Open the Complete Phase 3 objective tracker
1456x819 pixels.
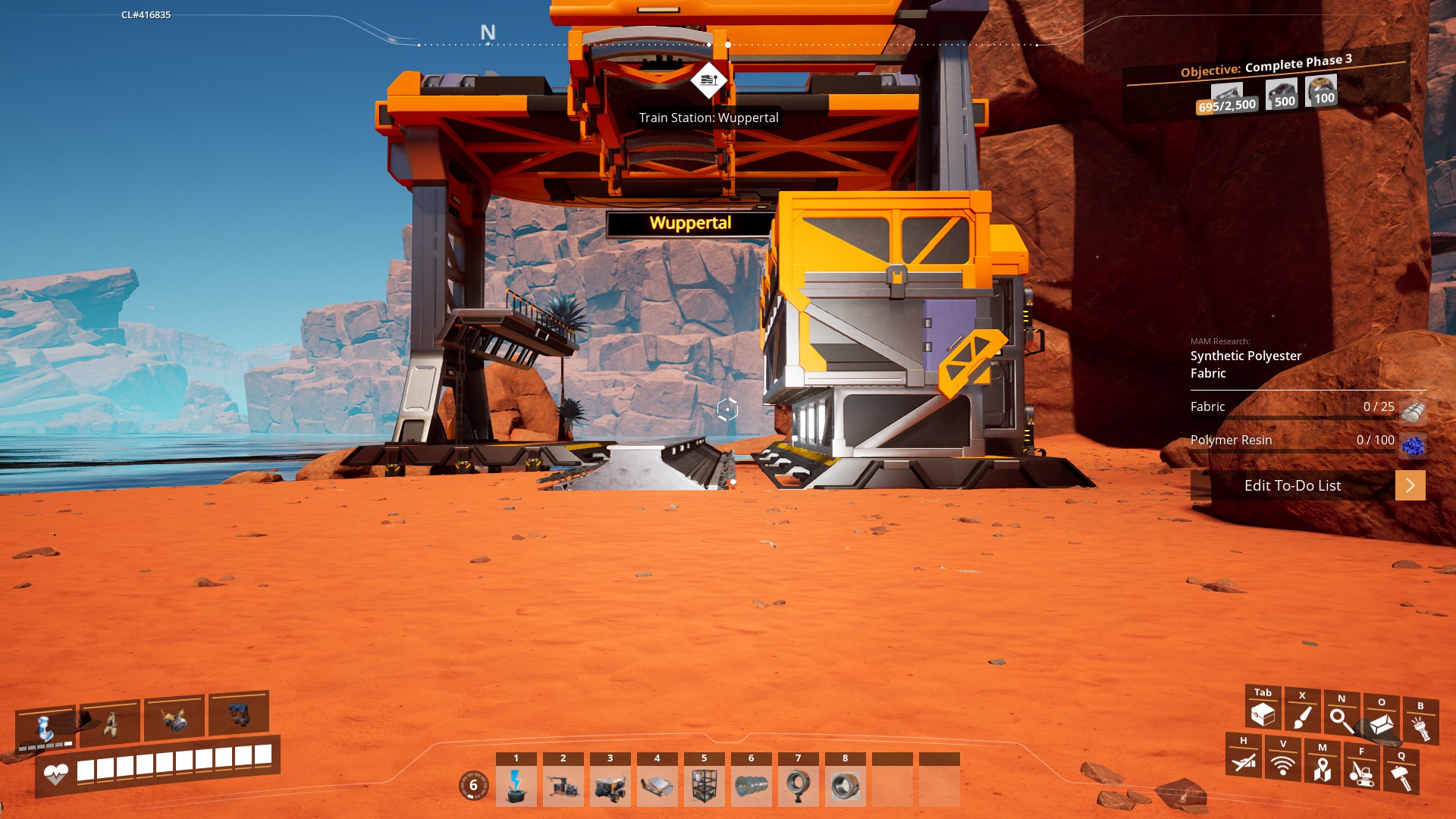point(1266,83)
